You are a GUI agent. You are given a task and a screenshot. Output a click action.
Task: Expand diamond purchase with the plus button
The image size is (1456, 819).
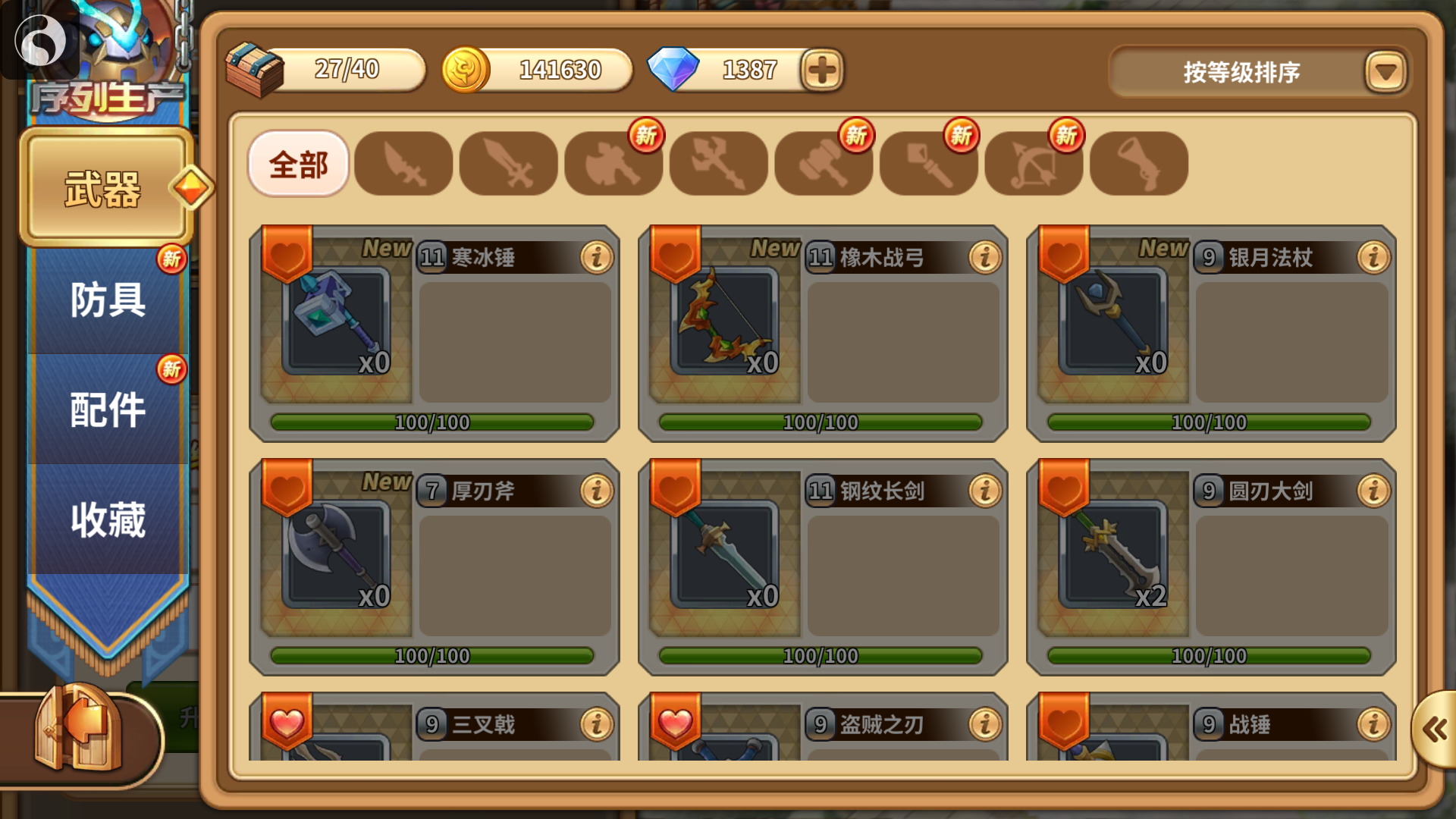[821, 69]
